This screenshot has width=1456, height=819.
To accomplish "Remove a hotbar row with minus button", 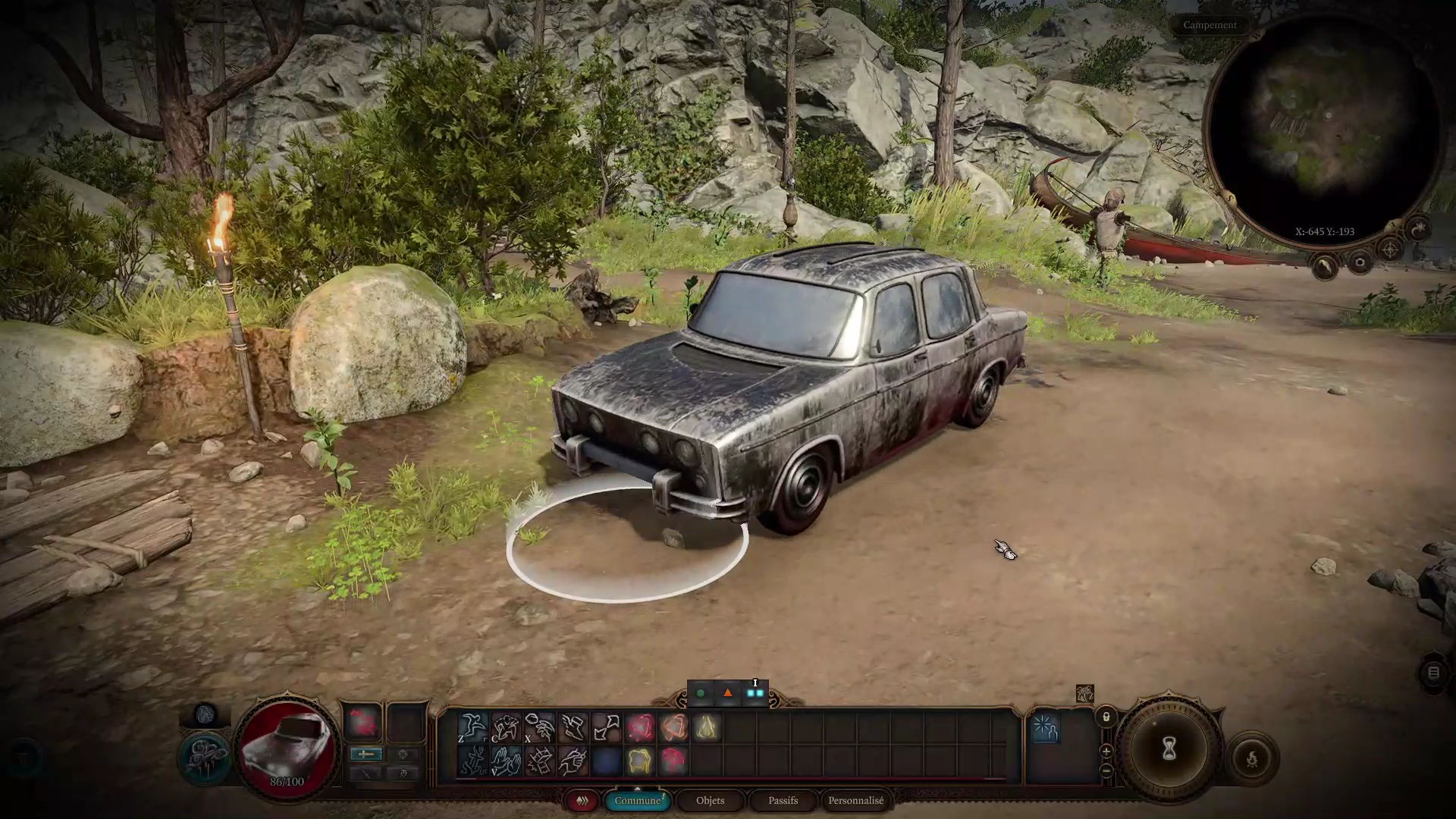I will pos(1106,770).
